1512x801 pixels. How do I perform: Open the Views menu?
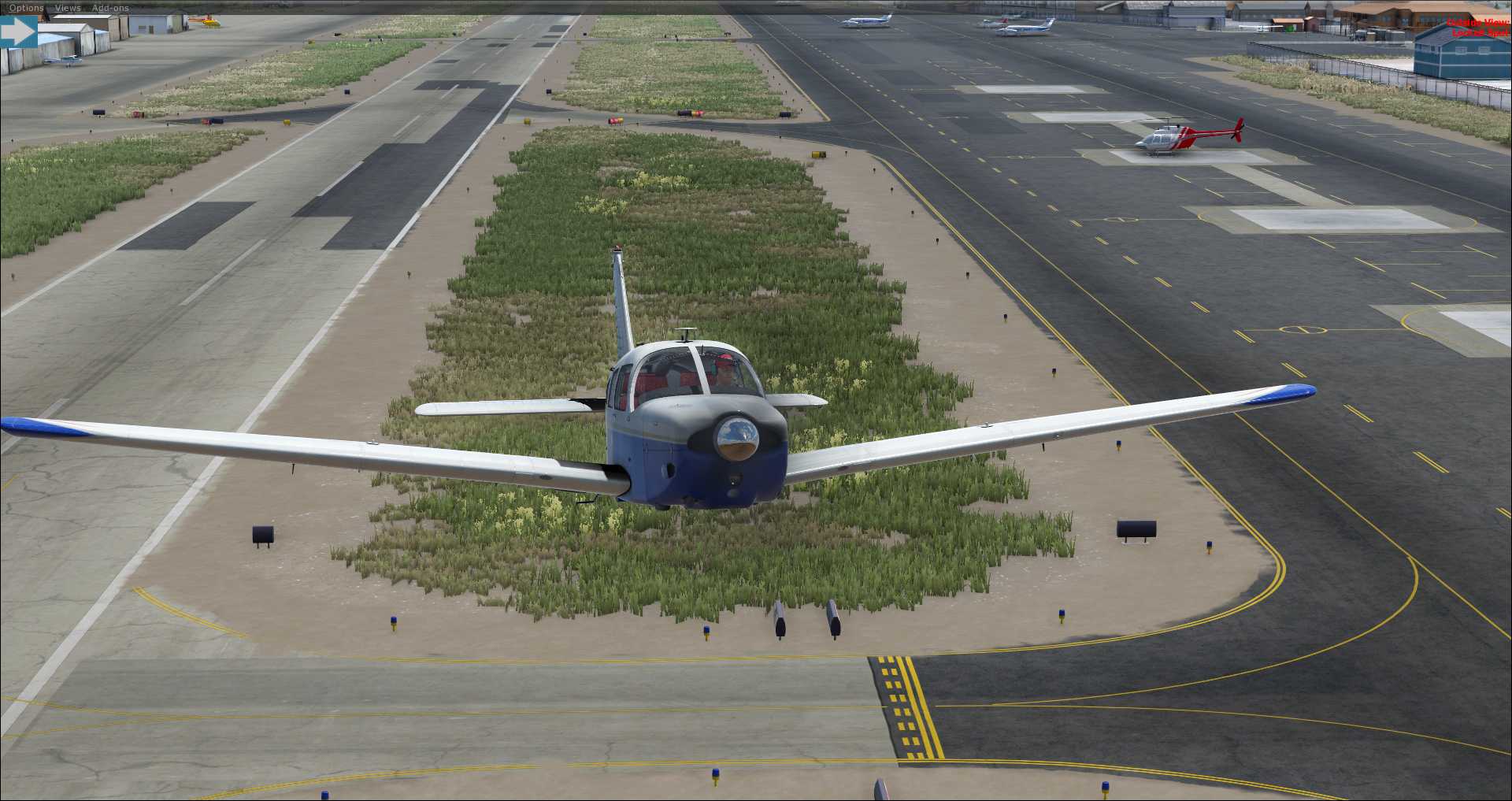68,8
